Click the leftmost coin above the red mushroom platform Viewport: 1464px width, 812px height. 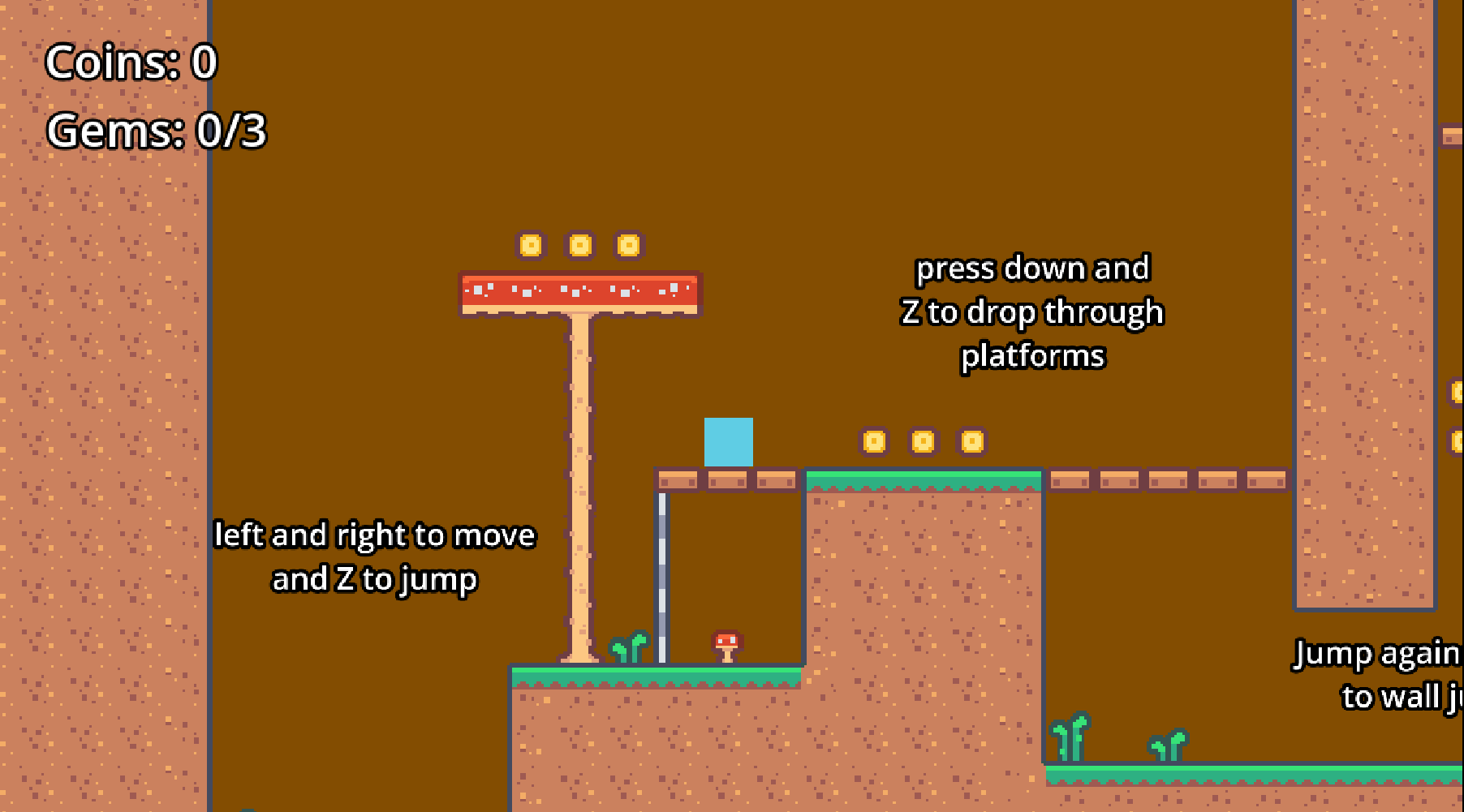532,244
